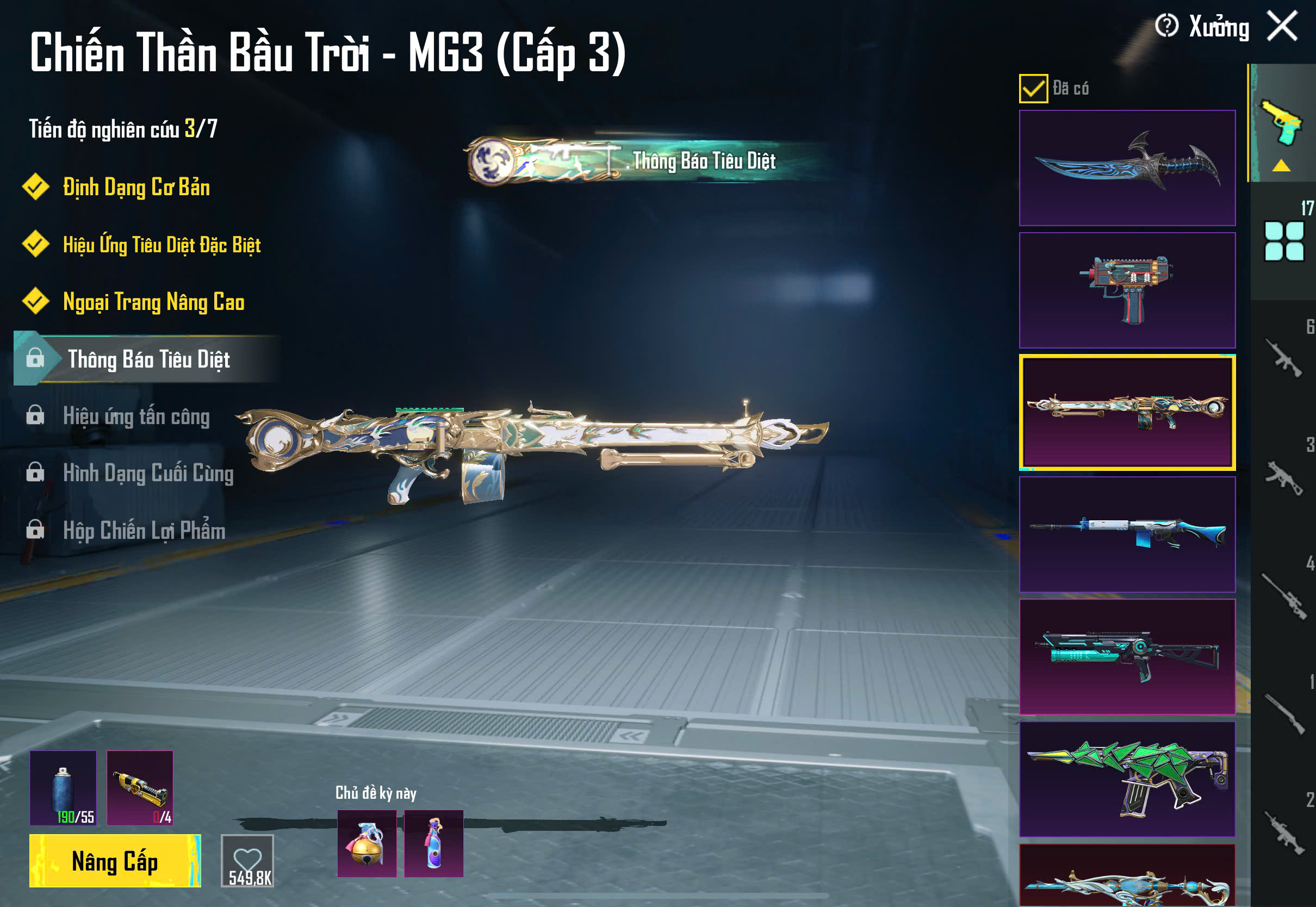Viewport: 1316px width, 907px height.
Task: Open the locked Thông Báo Tiêu Diệt stage
Action: [148, 359]
